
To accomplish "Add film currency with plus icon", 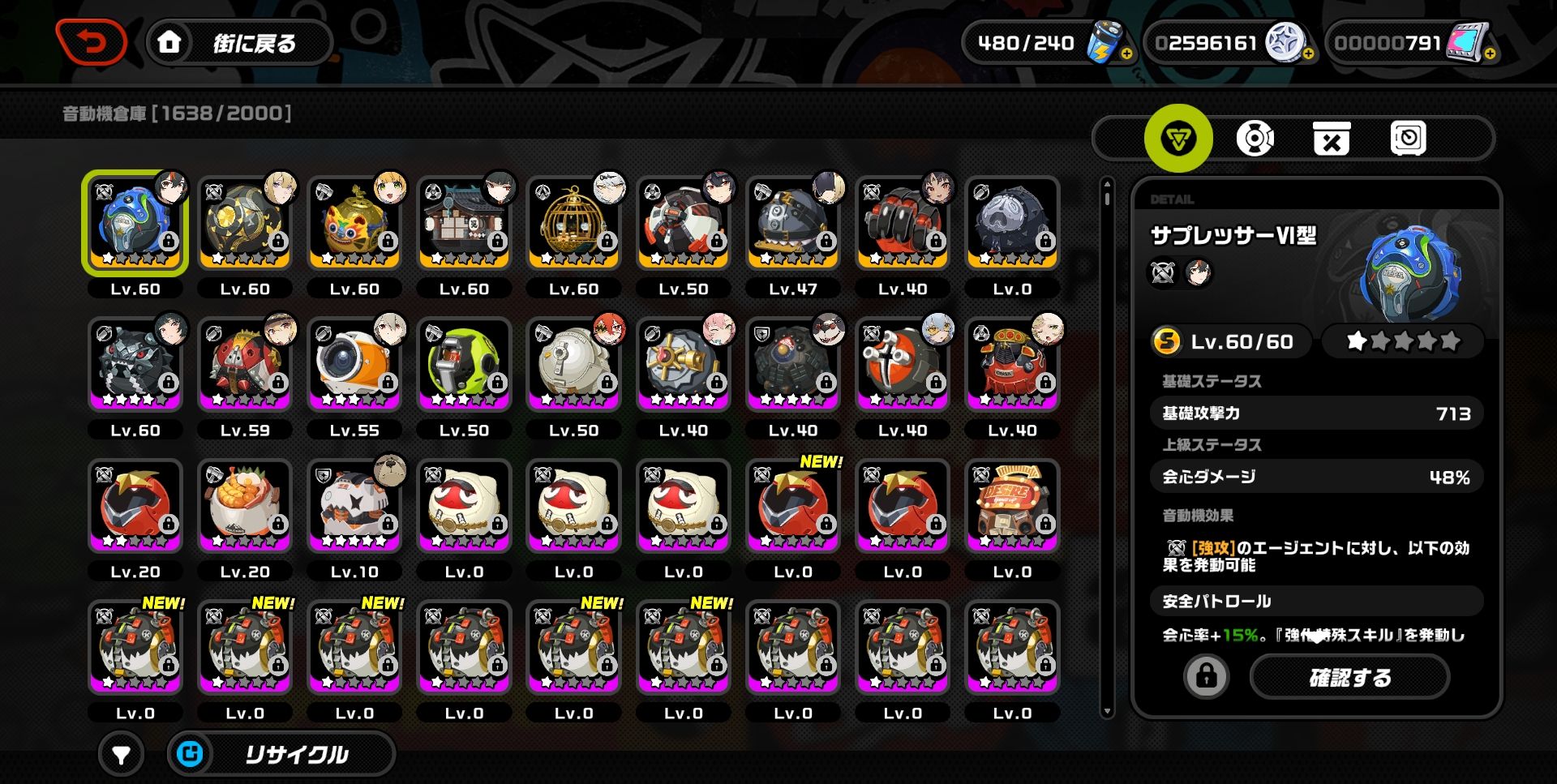I will [x=1490, y=54].
